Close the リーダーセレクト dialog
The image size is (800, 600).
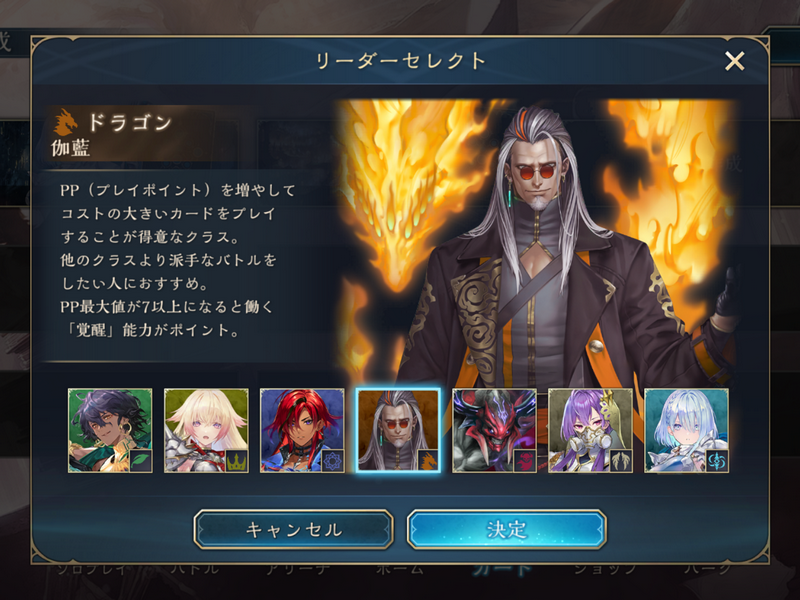coord(735,61)
